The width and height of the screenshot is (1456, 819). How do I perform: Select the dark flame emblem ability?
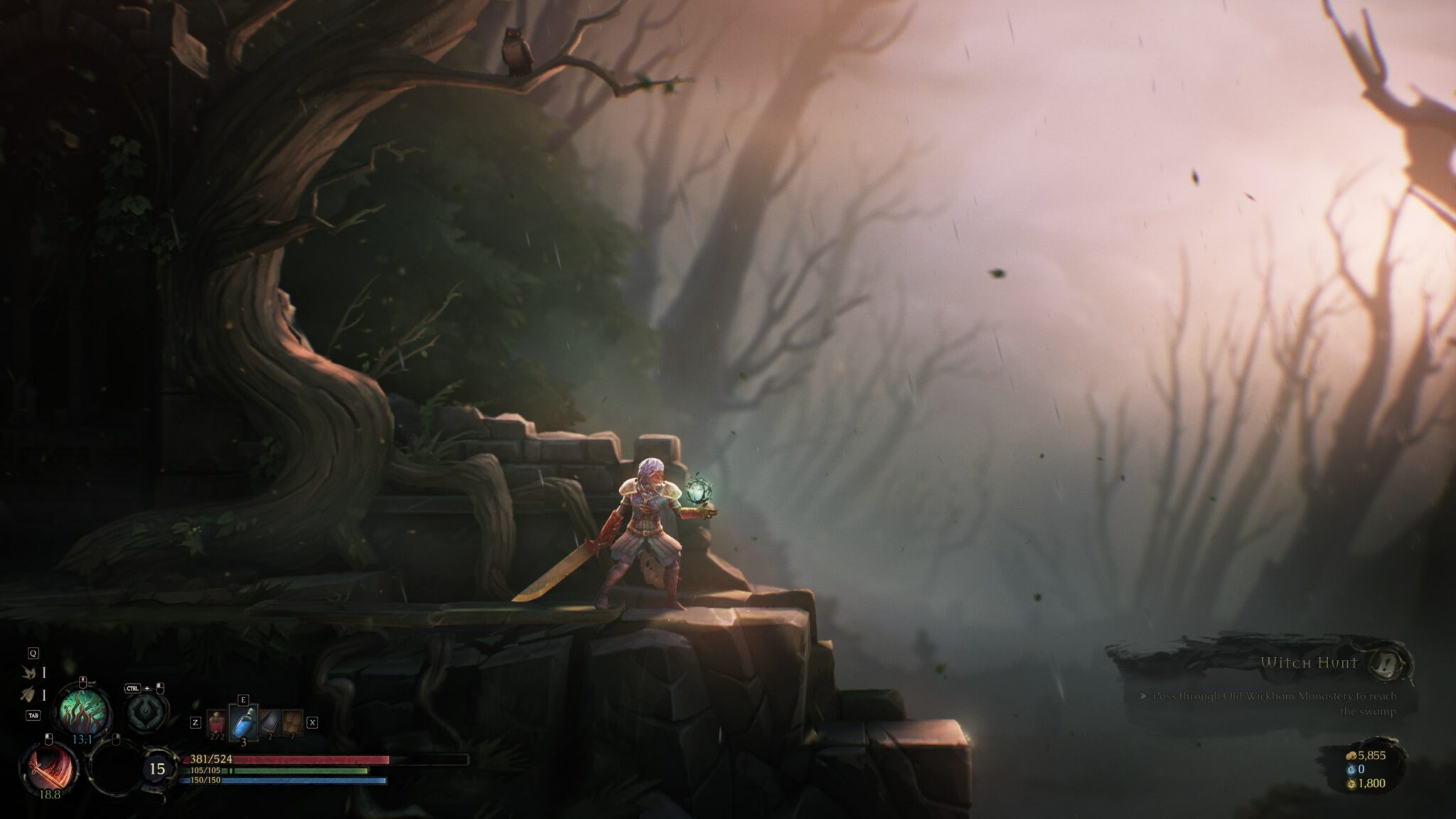[147, 710]
